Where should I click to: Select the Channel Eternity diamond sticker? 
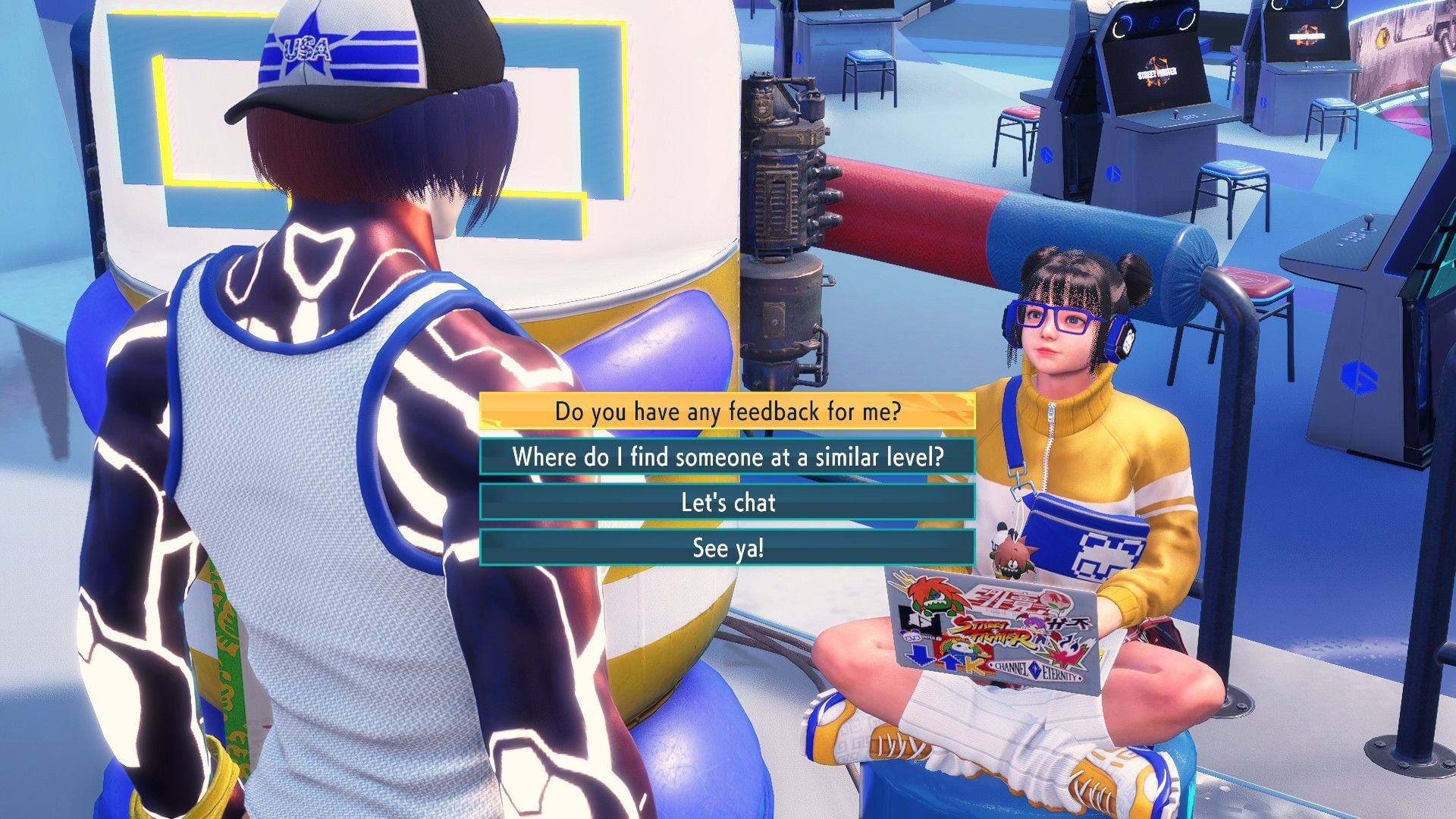tap(1035, 670)
